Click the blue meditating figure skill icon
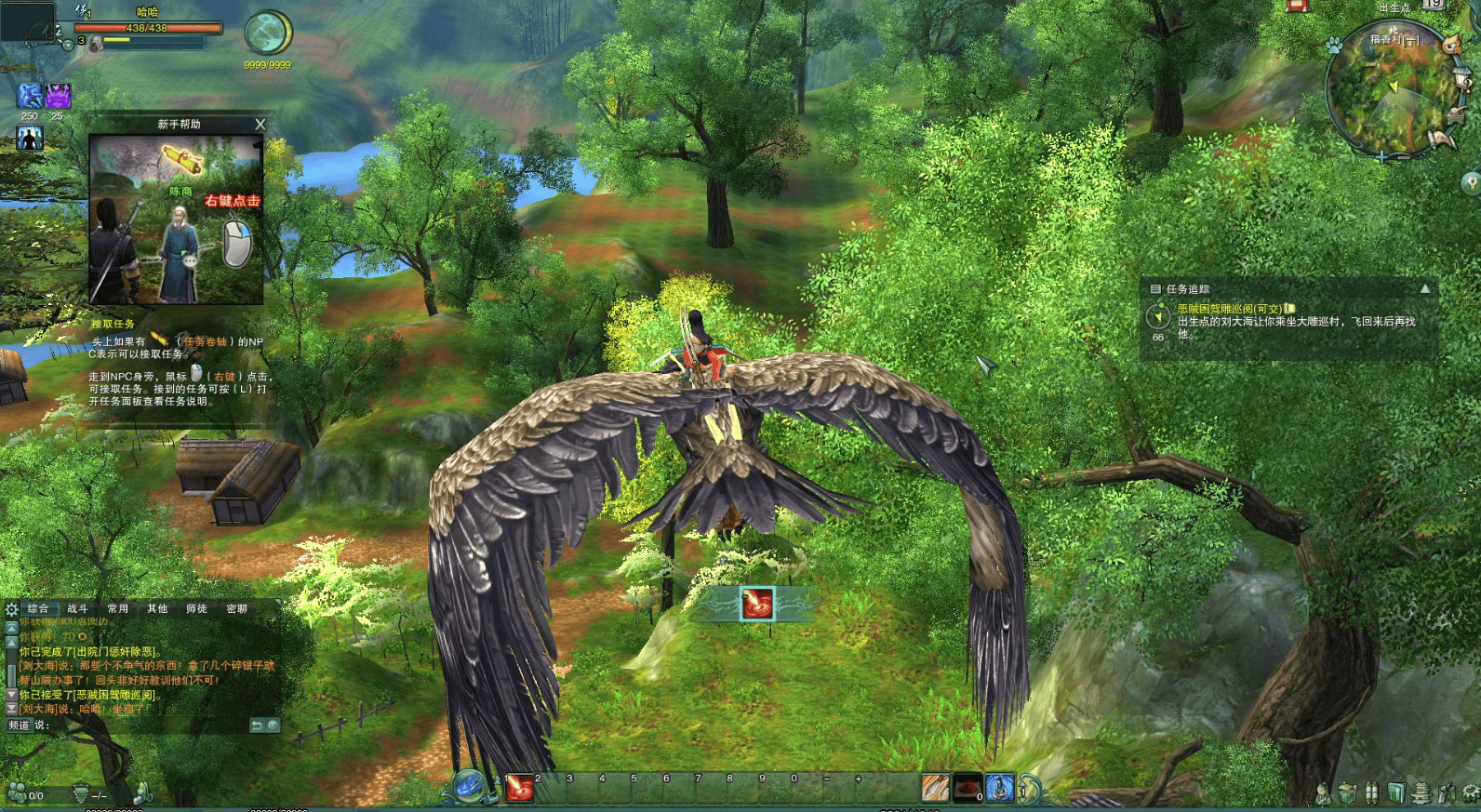This screenshot has height=812, width=1481. click(x=999, y=789)
